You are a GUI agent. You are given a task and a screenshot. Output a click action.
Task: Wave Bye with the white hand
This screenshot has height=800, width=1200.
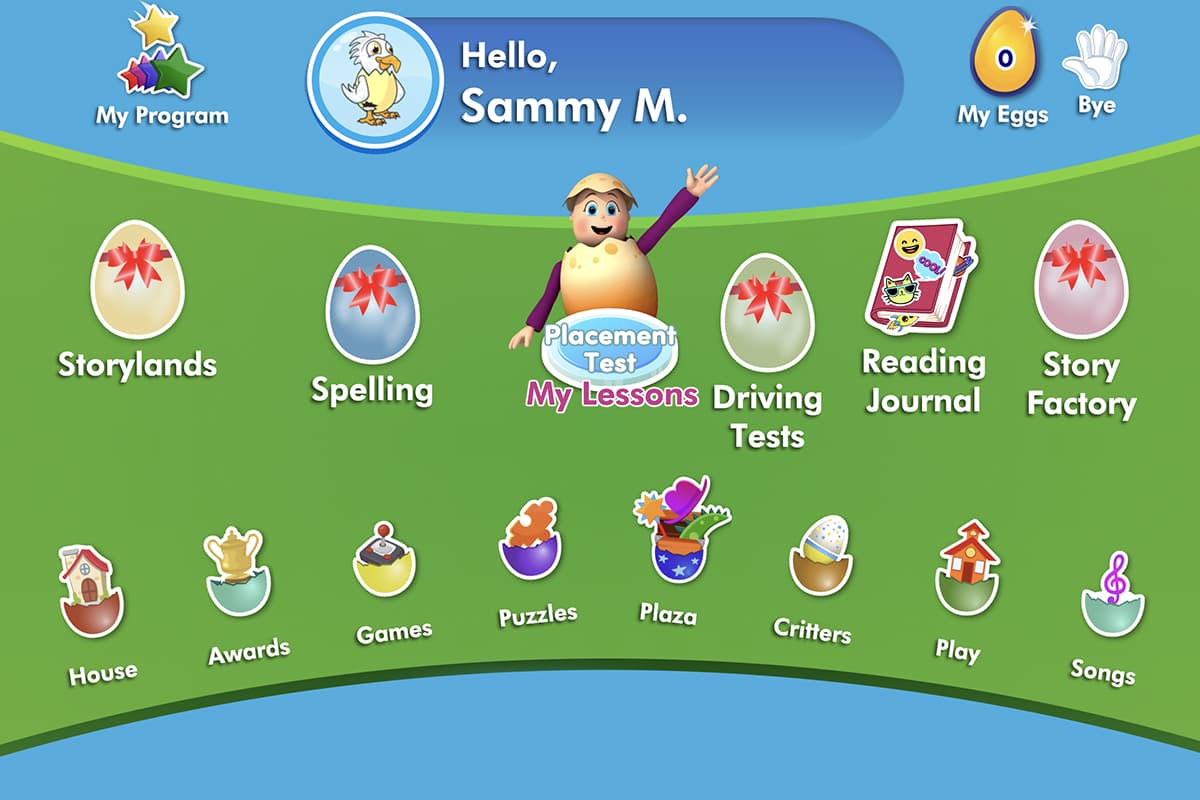tap(1096, 60)
